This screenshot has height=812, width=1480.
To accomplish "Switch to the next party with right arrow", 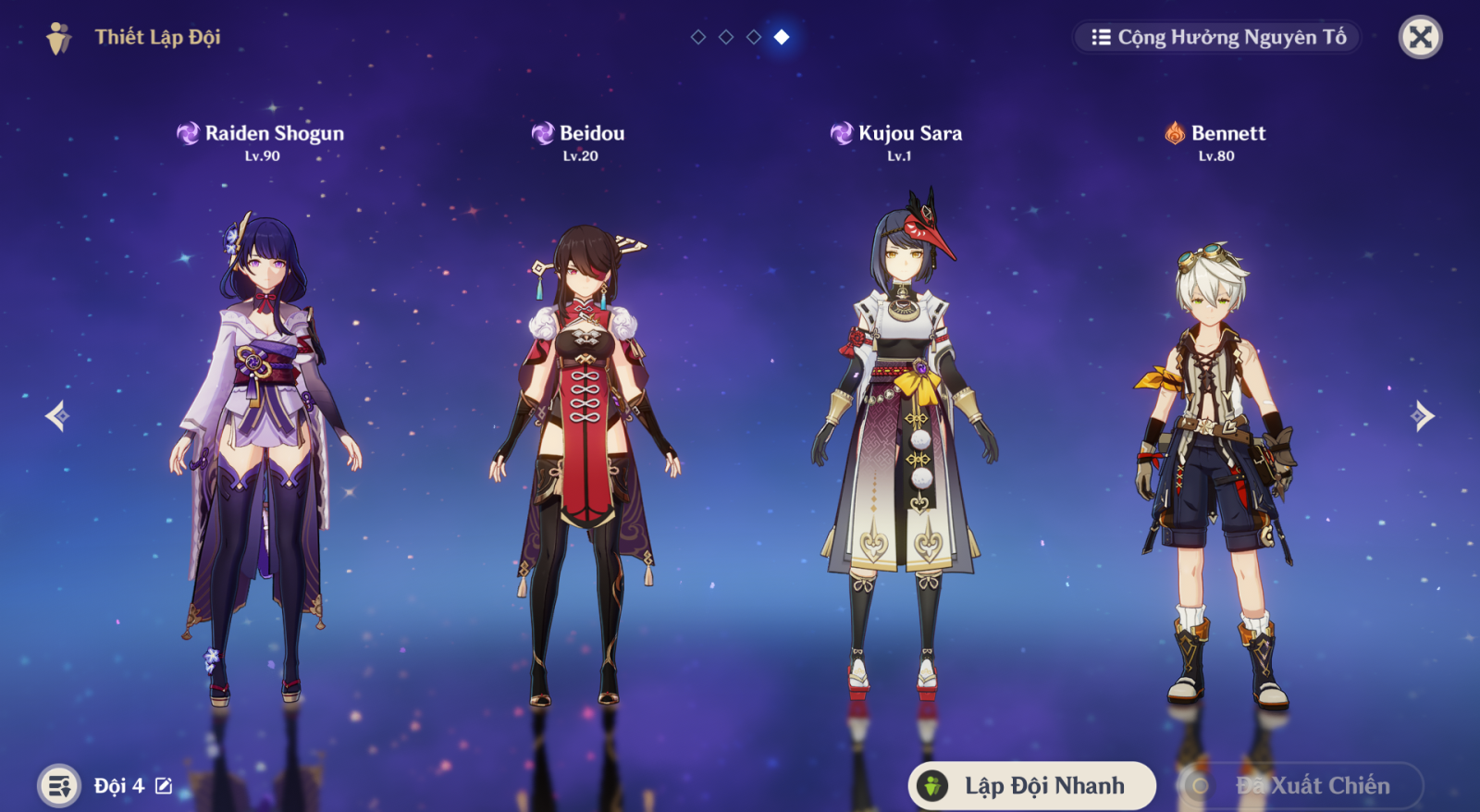I will point(1423,416).
